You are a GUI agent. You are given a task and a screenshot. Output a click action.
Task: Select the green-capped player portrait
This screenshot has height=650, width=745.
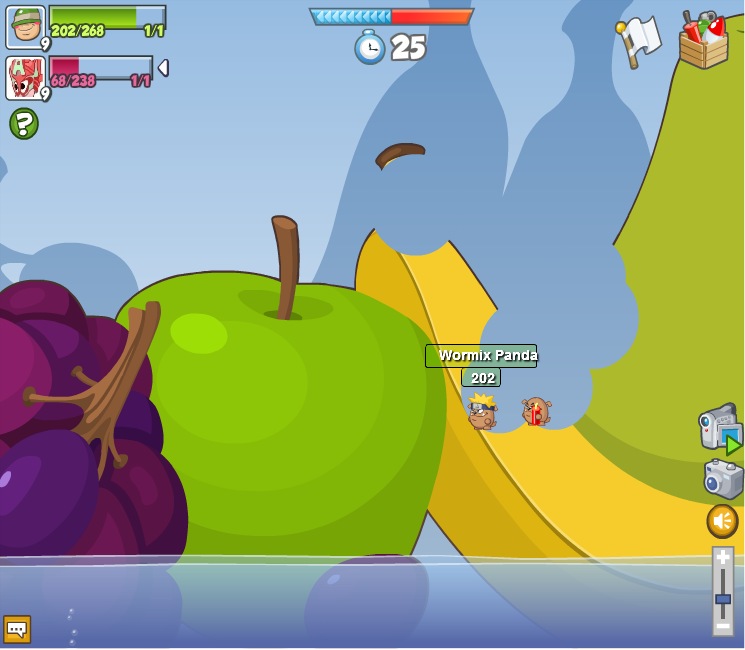pos(25,26)
